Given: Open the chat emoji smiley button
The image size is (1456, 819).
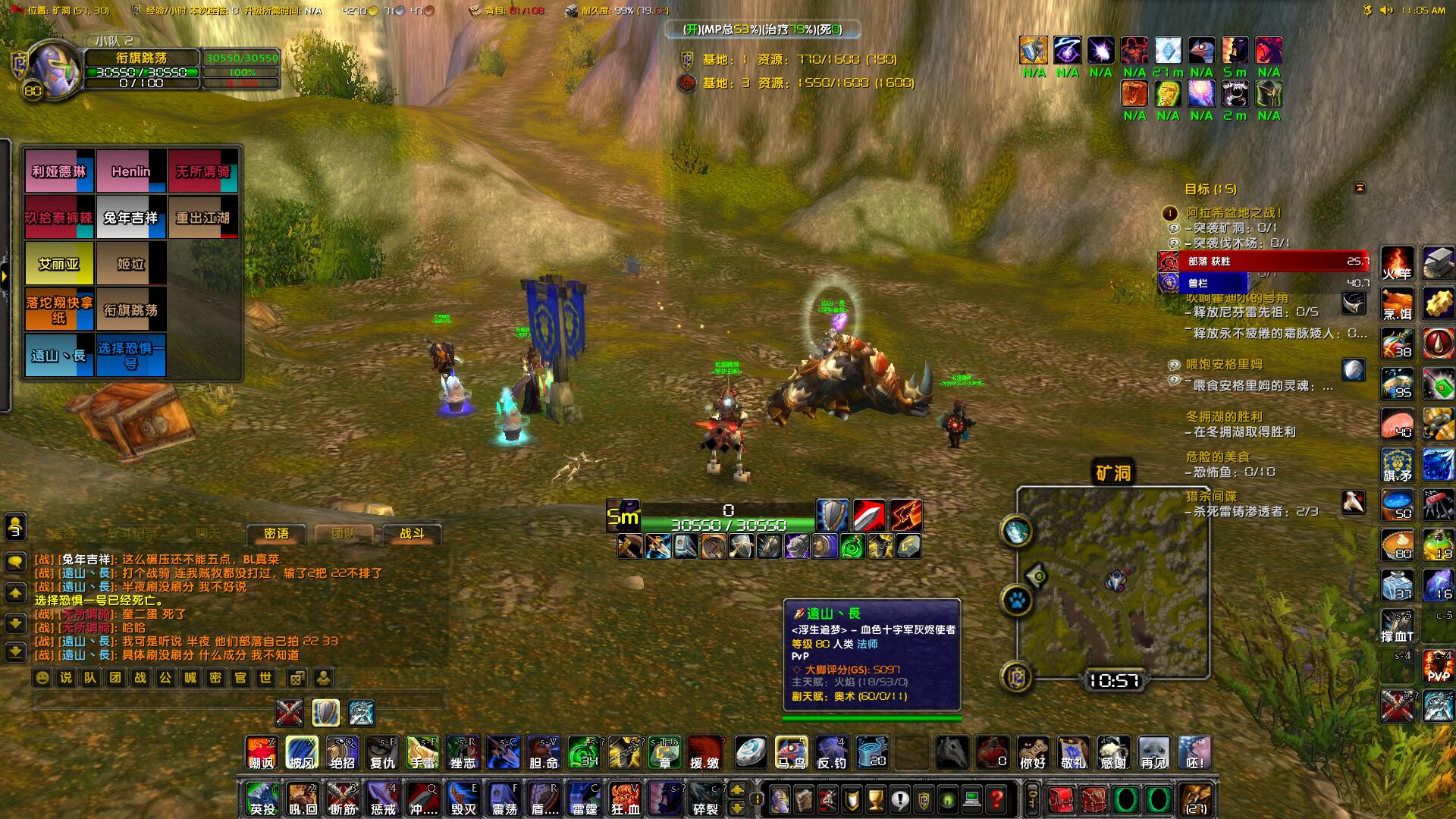Looking at the screenshot, I should coord(42,677).
